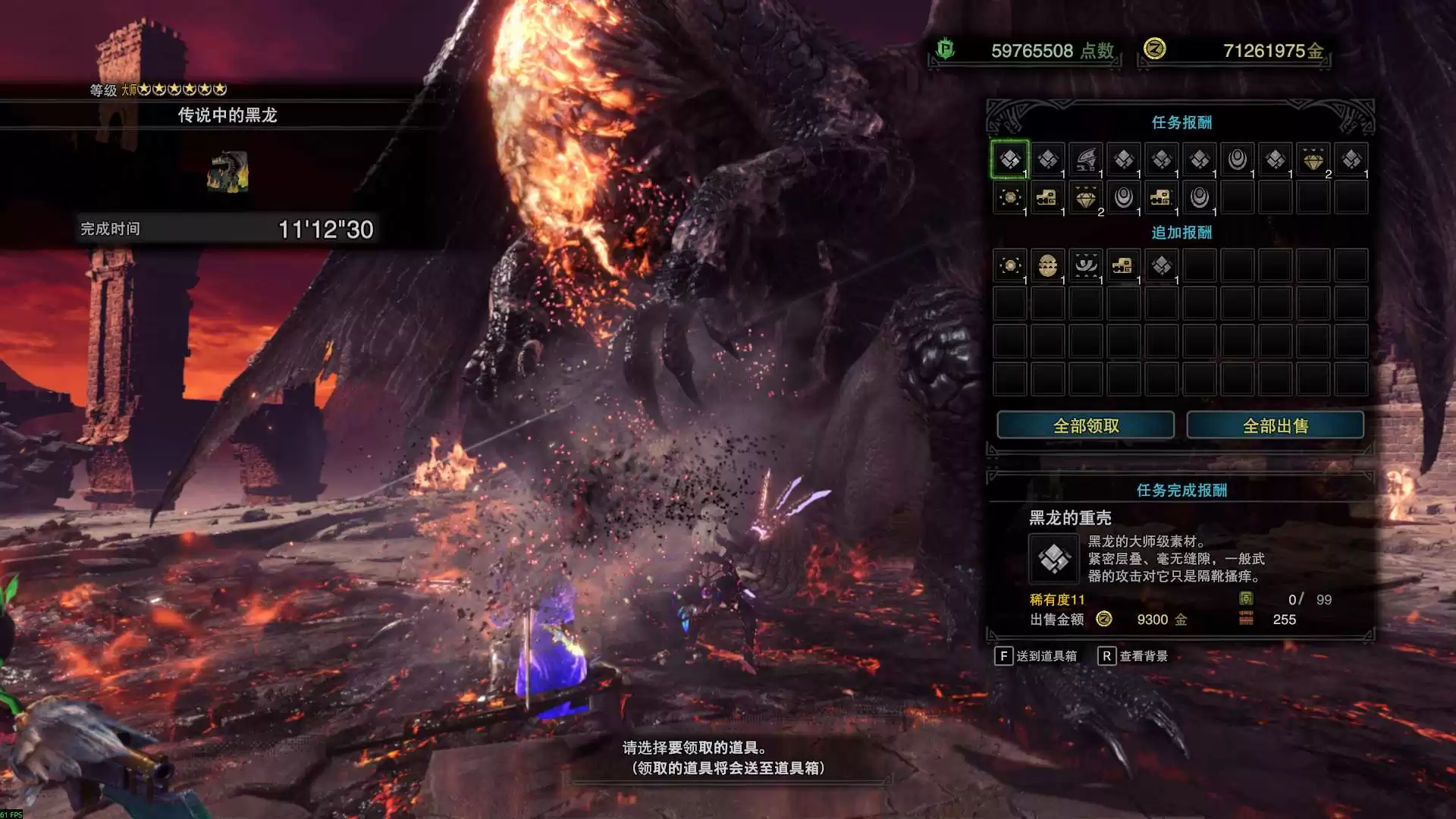The image size is (1456, 819).
Task: Choose the horned eye item in bonus rewards
Action: coord(1085,265)
